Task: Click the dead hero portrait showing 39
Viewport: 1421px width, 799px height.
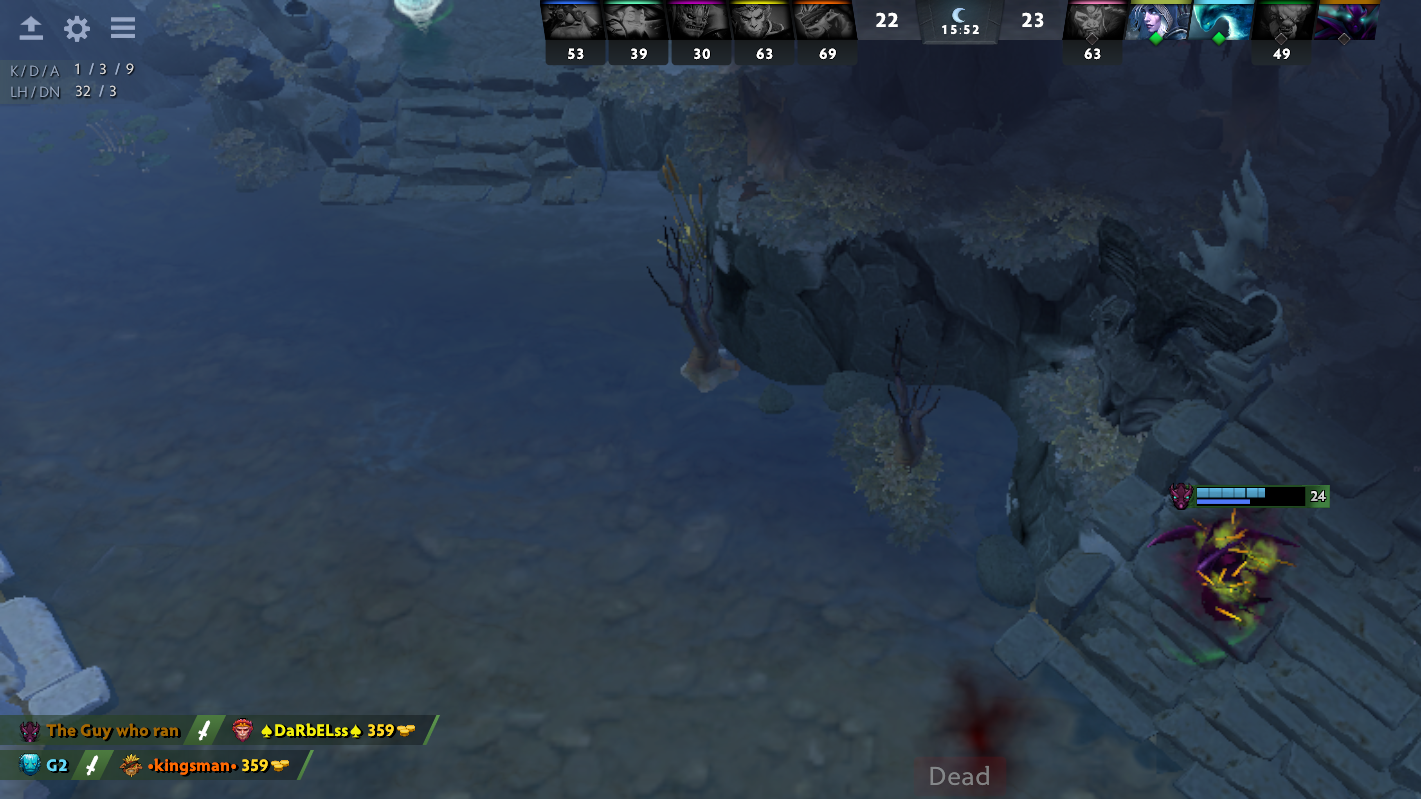Action: pyautogui.click(x=637, y=21)
